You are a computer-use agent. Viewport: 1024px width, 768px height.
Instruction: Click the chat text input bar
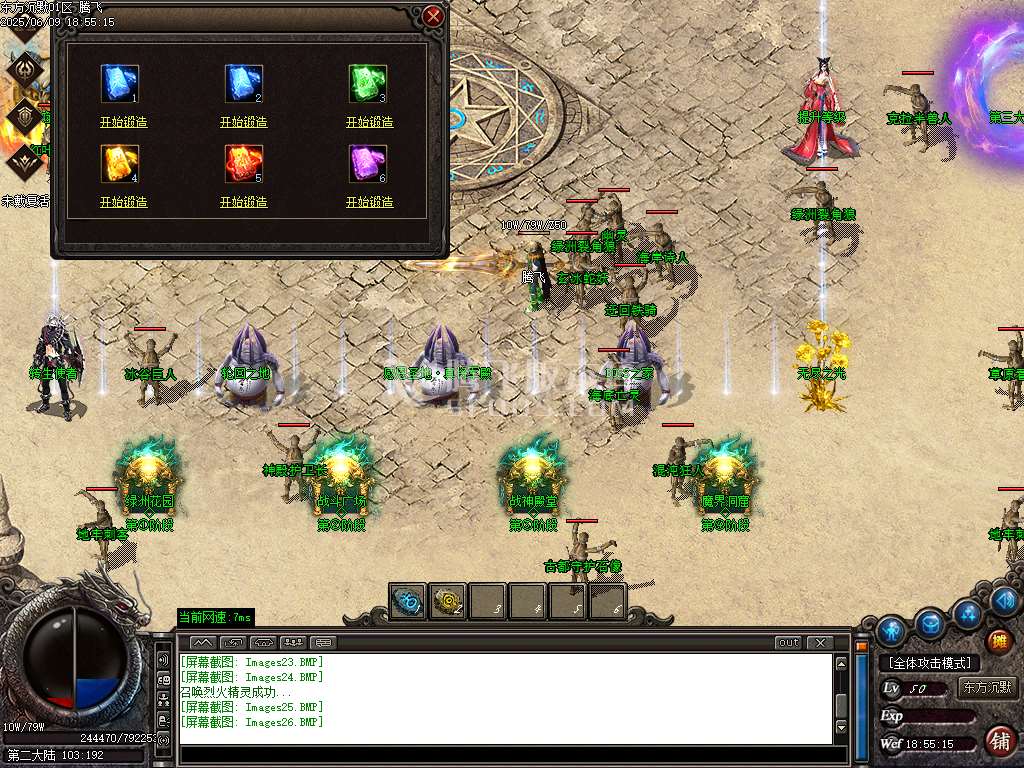(500, 755)
